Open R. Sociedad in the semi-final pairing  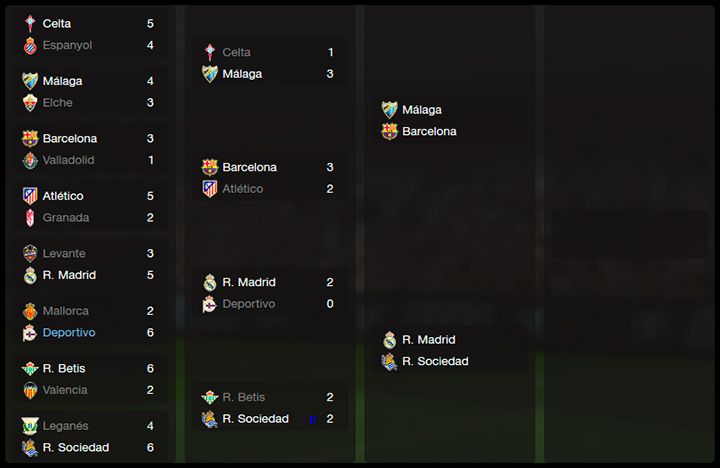click(435, 362)
